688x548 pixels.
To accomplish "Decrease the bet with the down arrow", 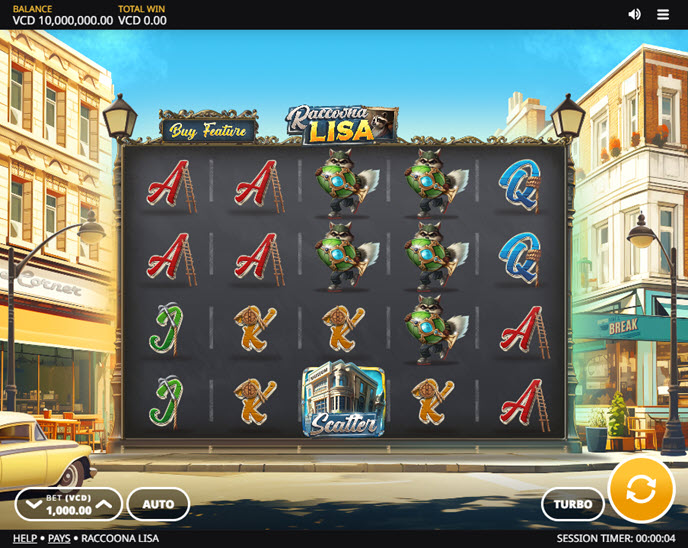I will click(x=34, y=504).
